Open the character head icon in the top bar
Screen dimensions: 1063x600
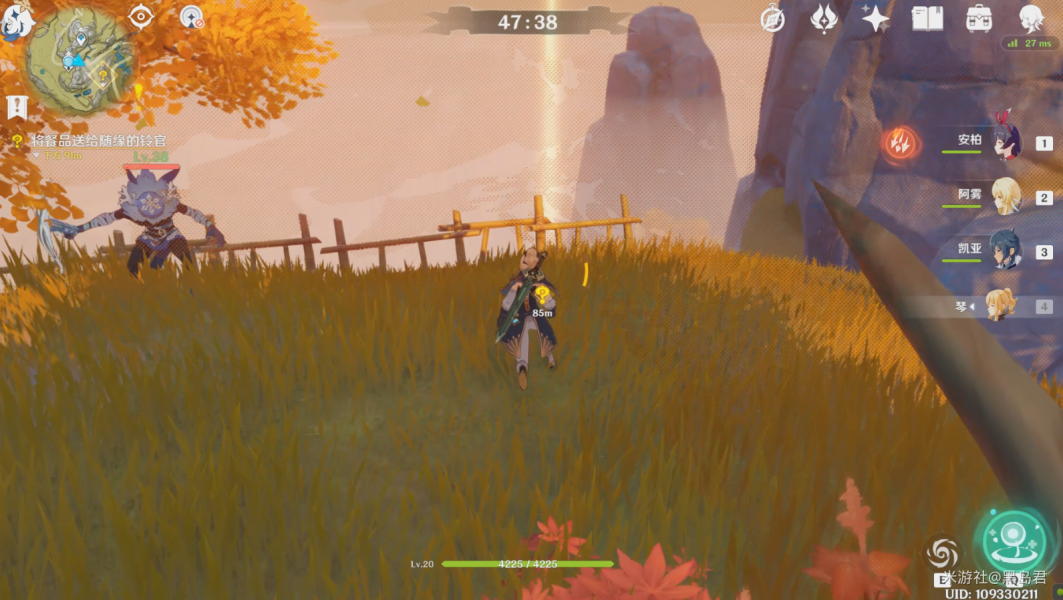click(x=1031, y=18)
